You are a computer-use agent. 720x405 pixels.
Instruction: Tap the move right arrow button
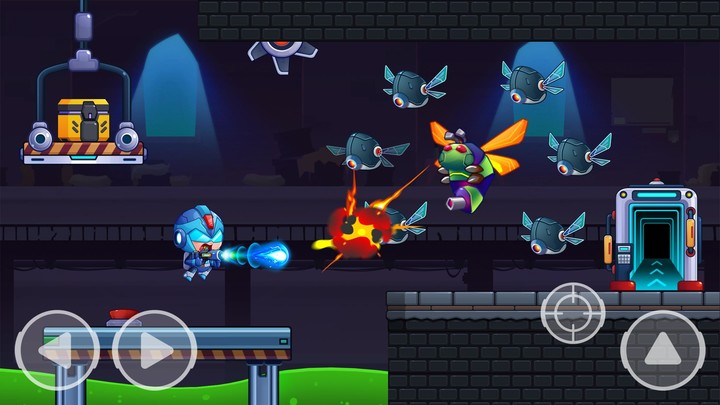point(153,350)
